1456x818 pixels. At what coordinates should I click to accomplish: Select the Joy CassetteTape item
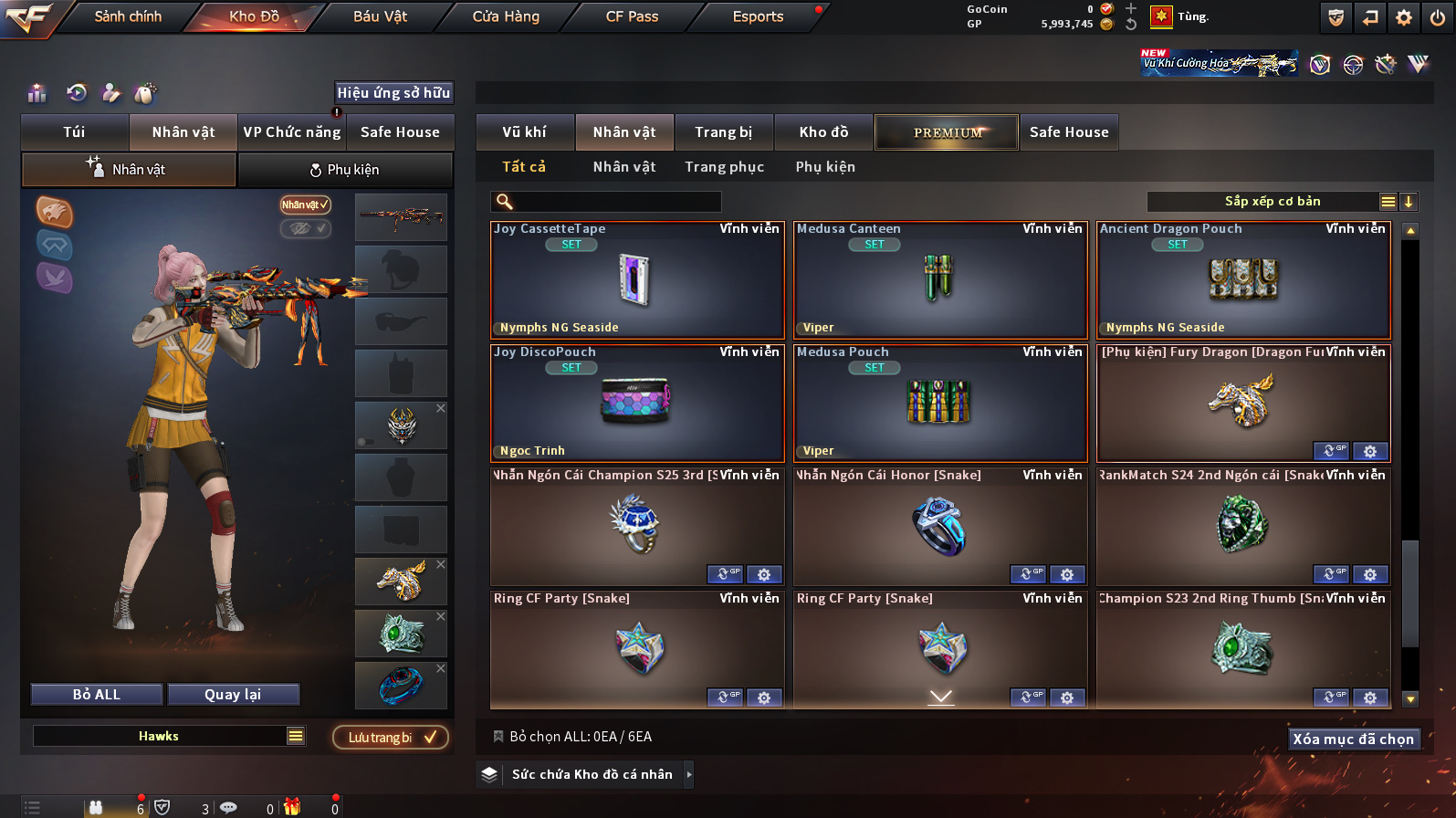637,280
